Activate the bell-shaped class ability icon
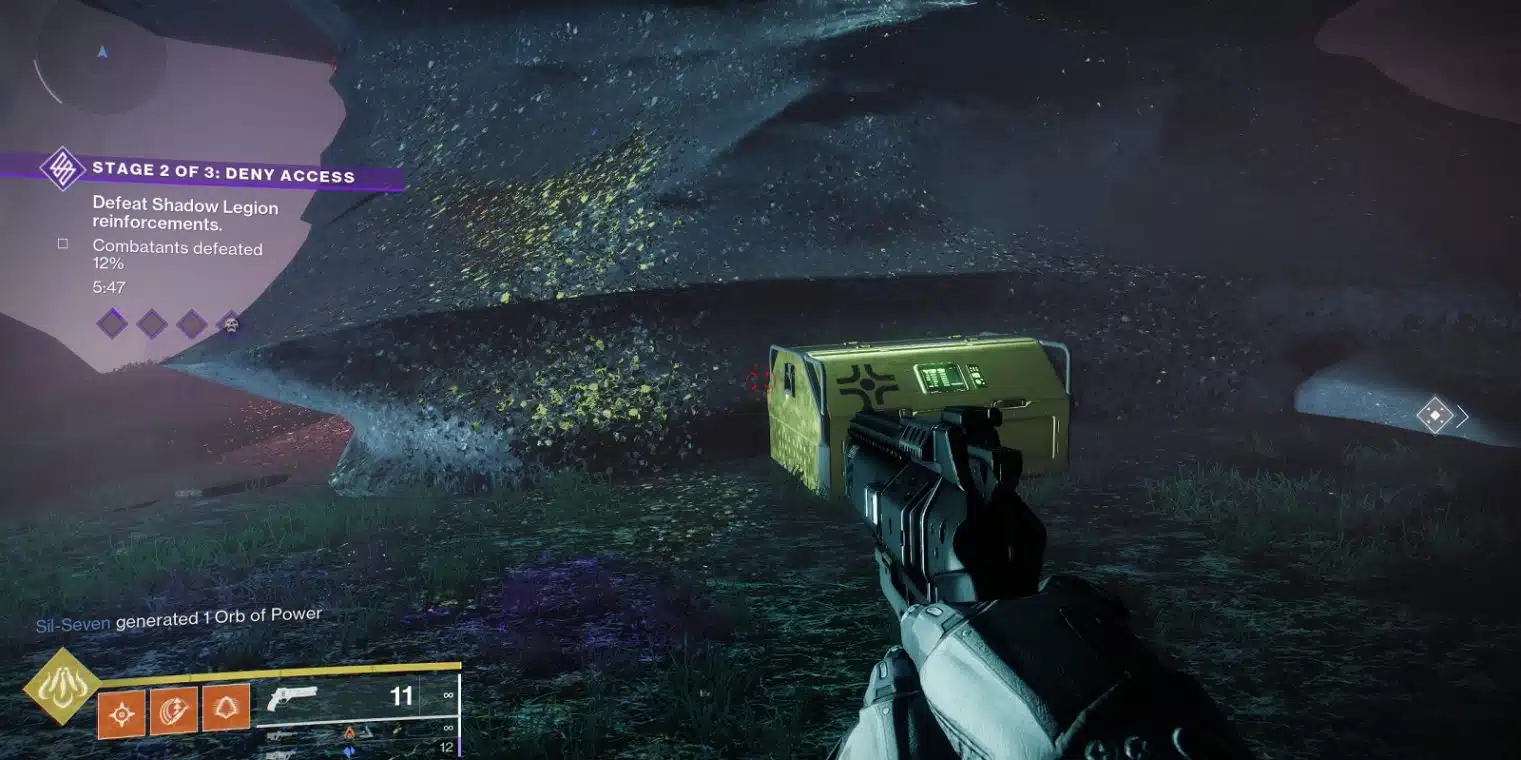 [226, 709]
